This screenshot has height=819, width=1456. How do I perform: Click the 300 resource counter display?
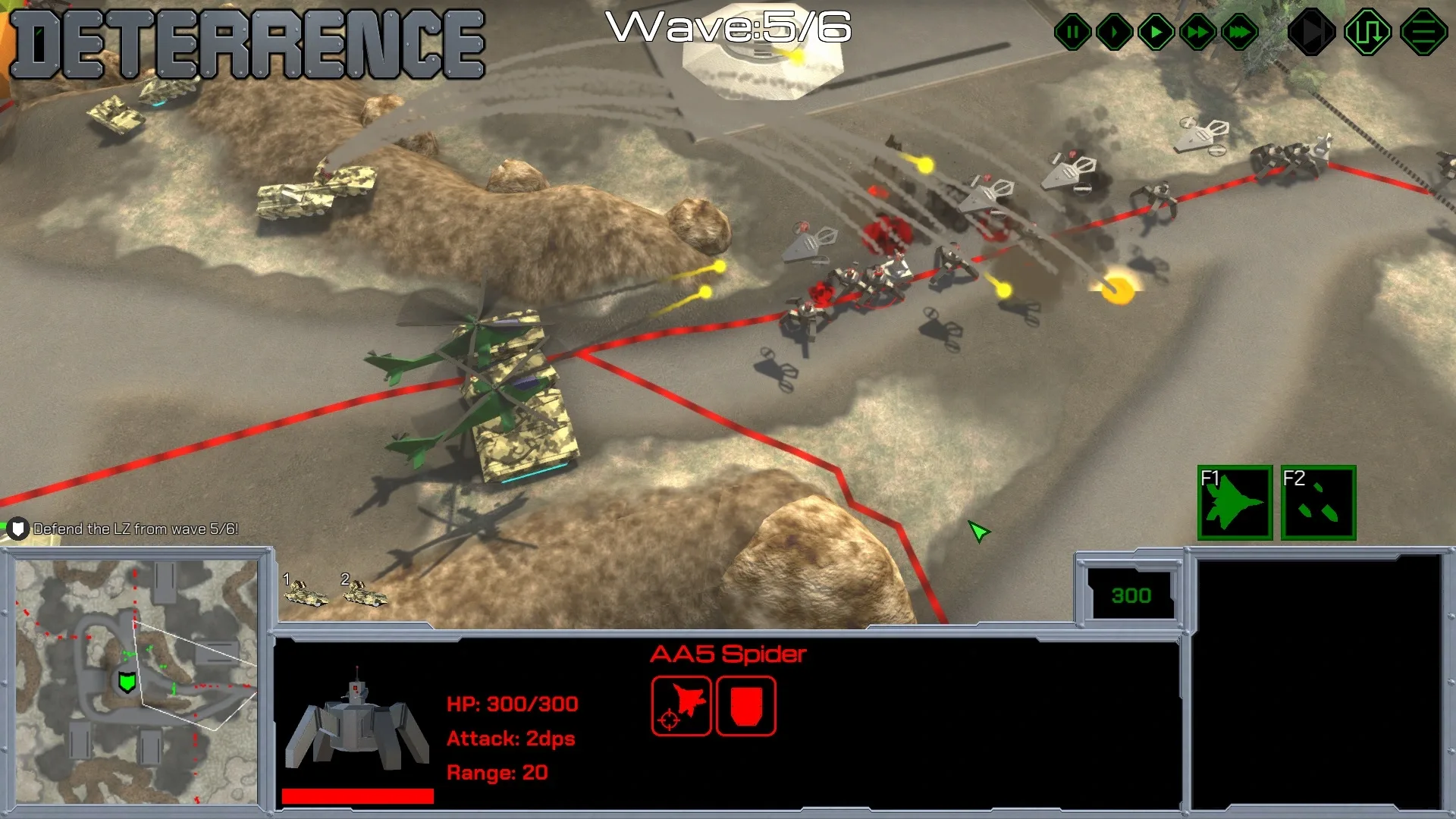coord(1131,595)
